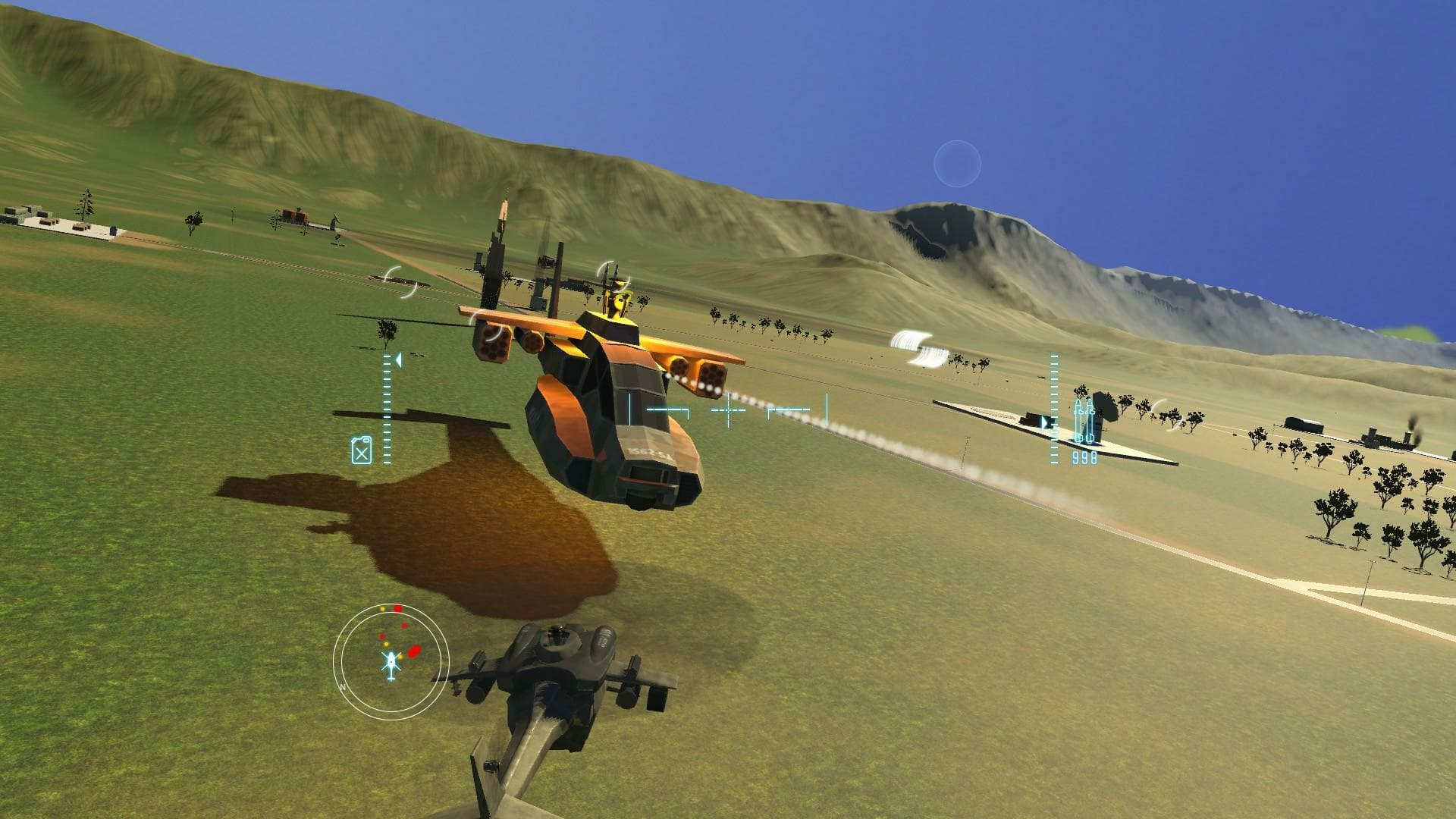The width and height of the screenshot is (1456, 819).
Task: Expand the right fuel tick-mark gauge
Action: [1054, 409]
